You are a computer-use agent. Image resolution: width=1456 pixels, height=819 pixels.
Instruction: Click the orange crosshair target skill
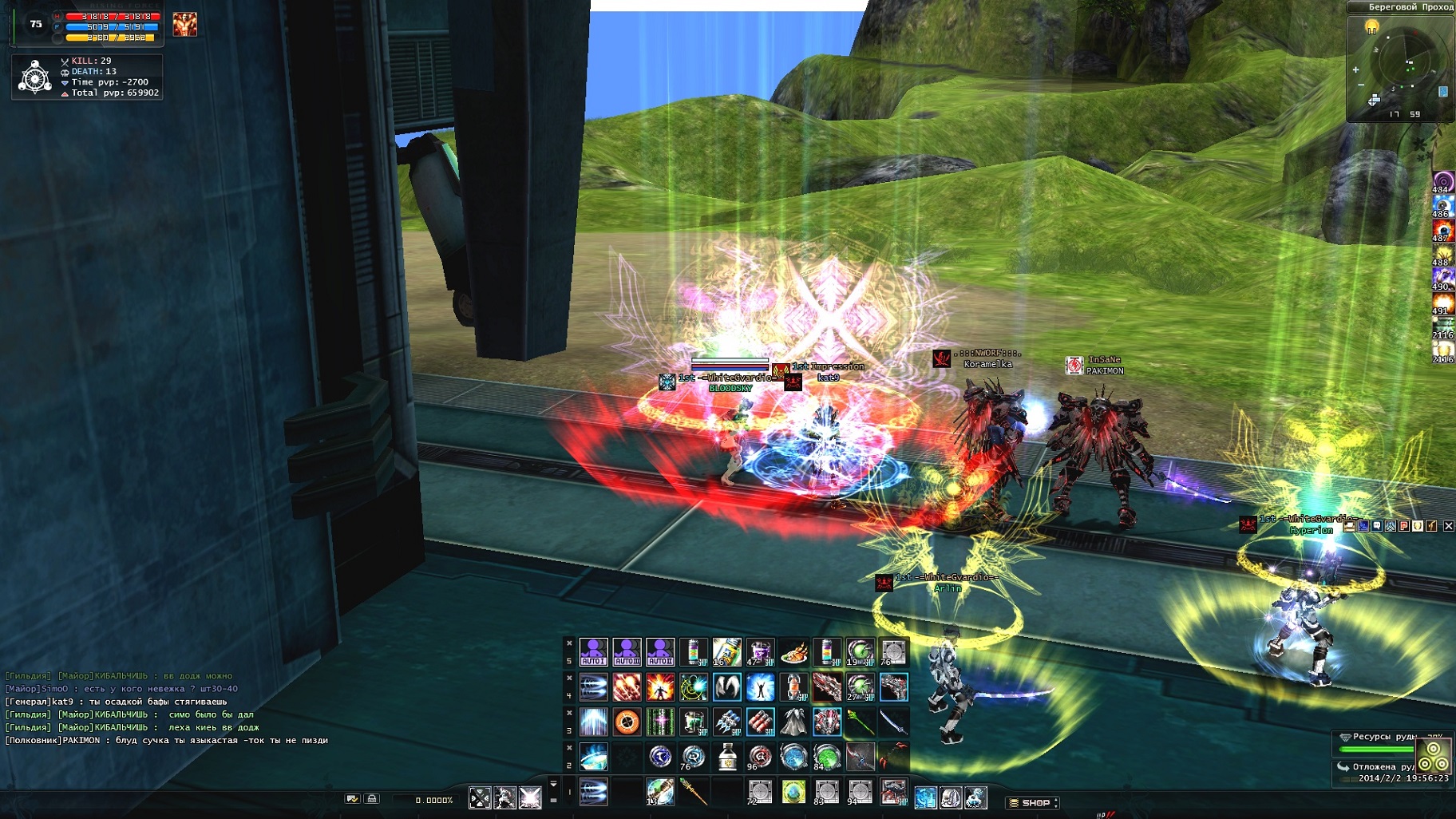pos(627,722)
